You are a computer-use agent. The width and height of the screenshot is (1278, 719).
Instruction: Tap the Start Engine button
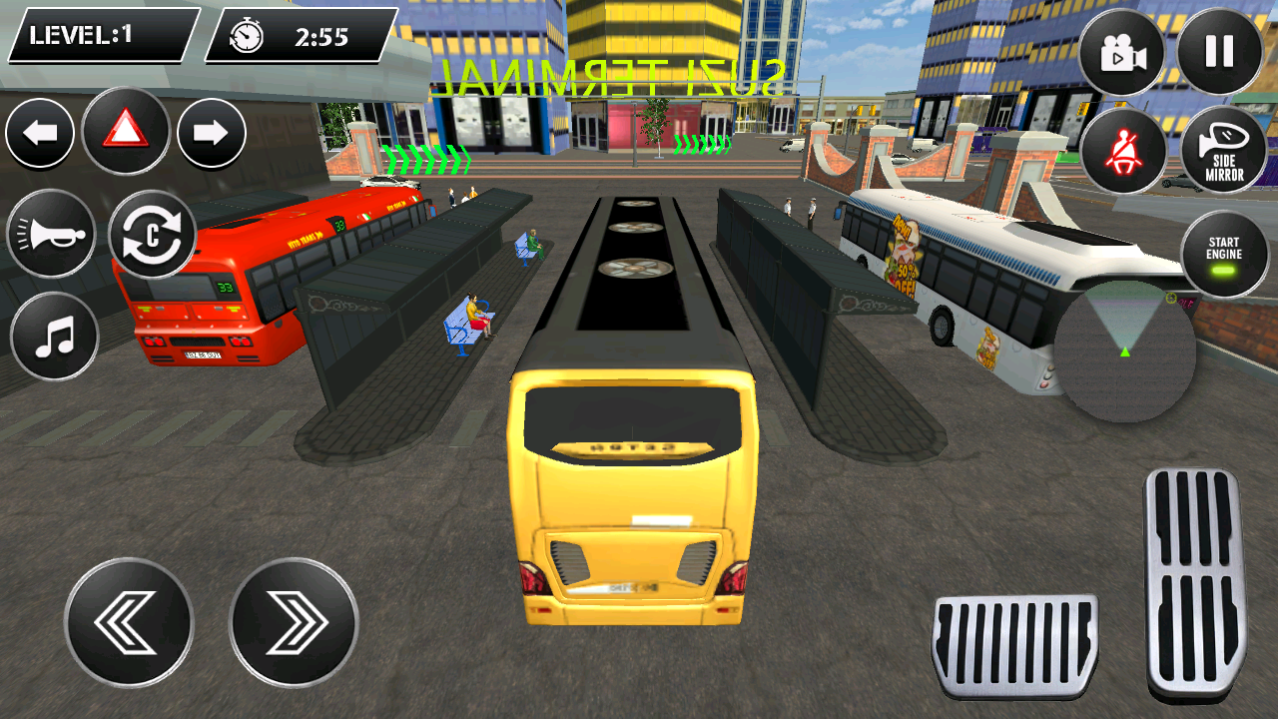coord(1224,252)
